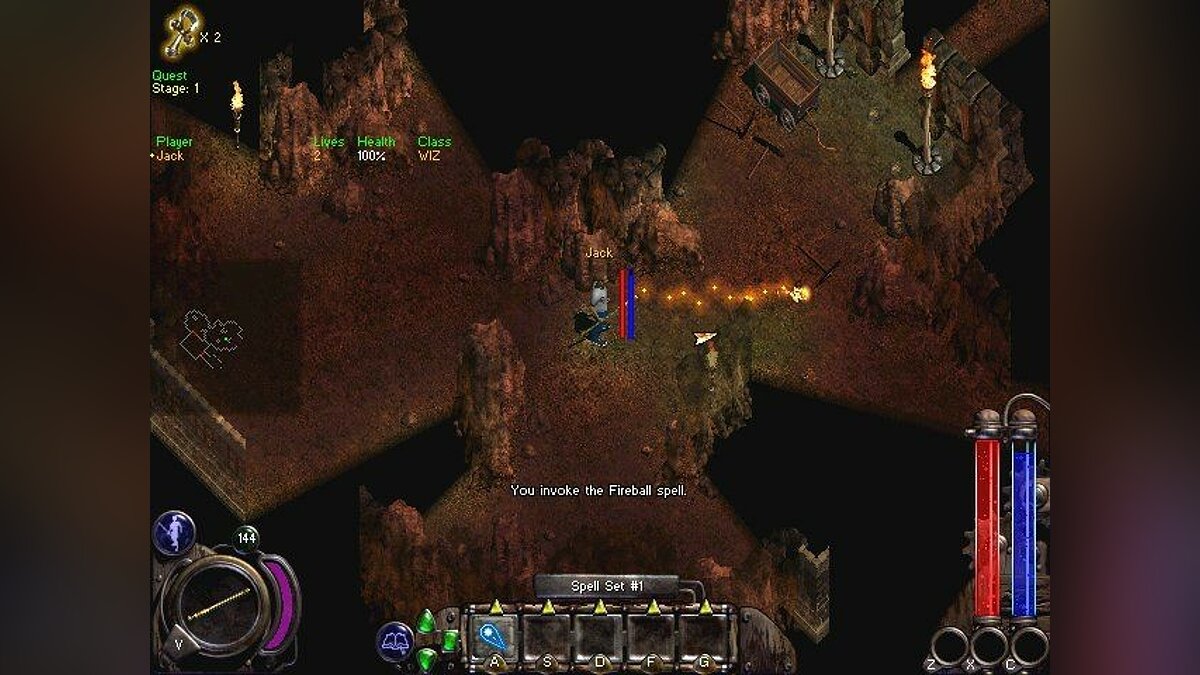This screenshot has width=1200, height=675.
Task: Cast the Fireball spell from the hotbar
Action: click(x=494, y=636)
